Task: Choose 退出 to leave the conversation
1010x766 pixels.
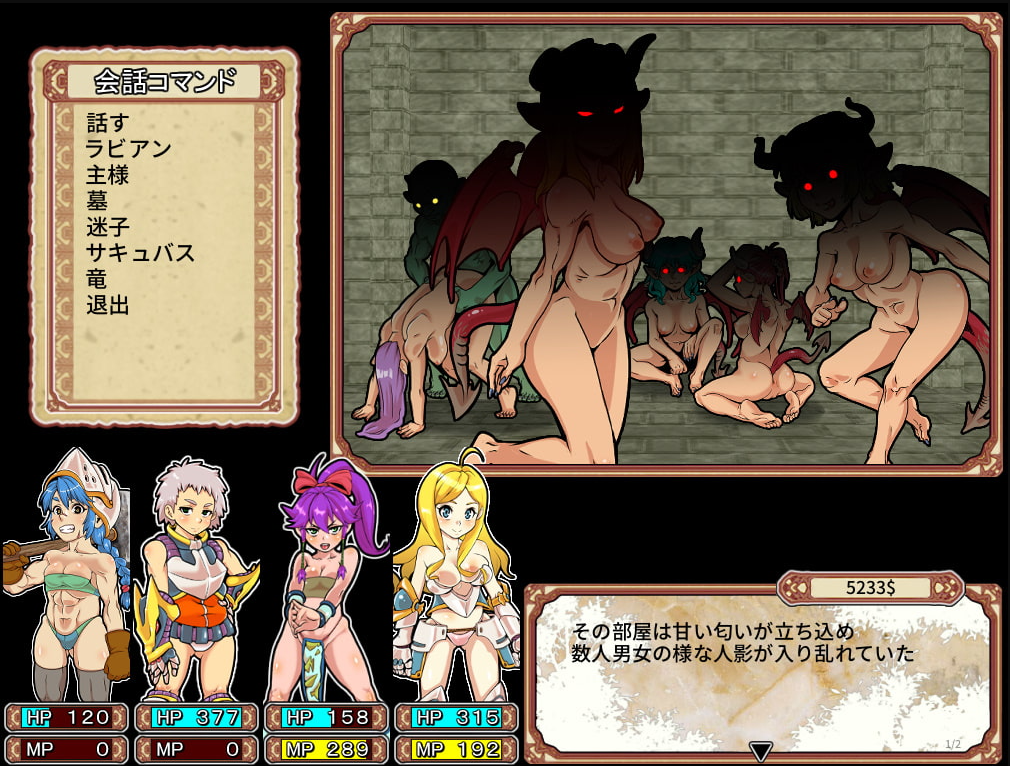Action: 108,305
